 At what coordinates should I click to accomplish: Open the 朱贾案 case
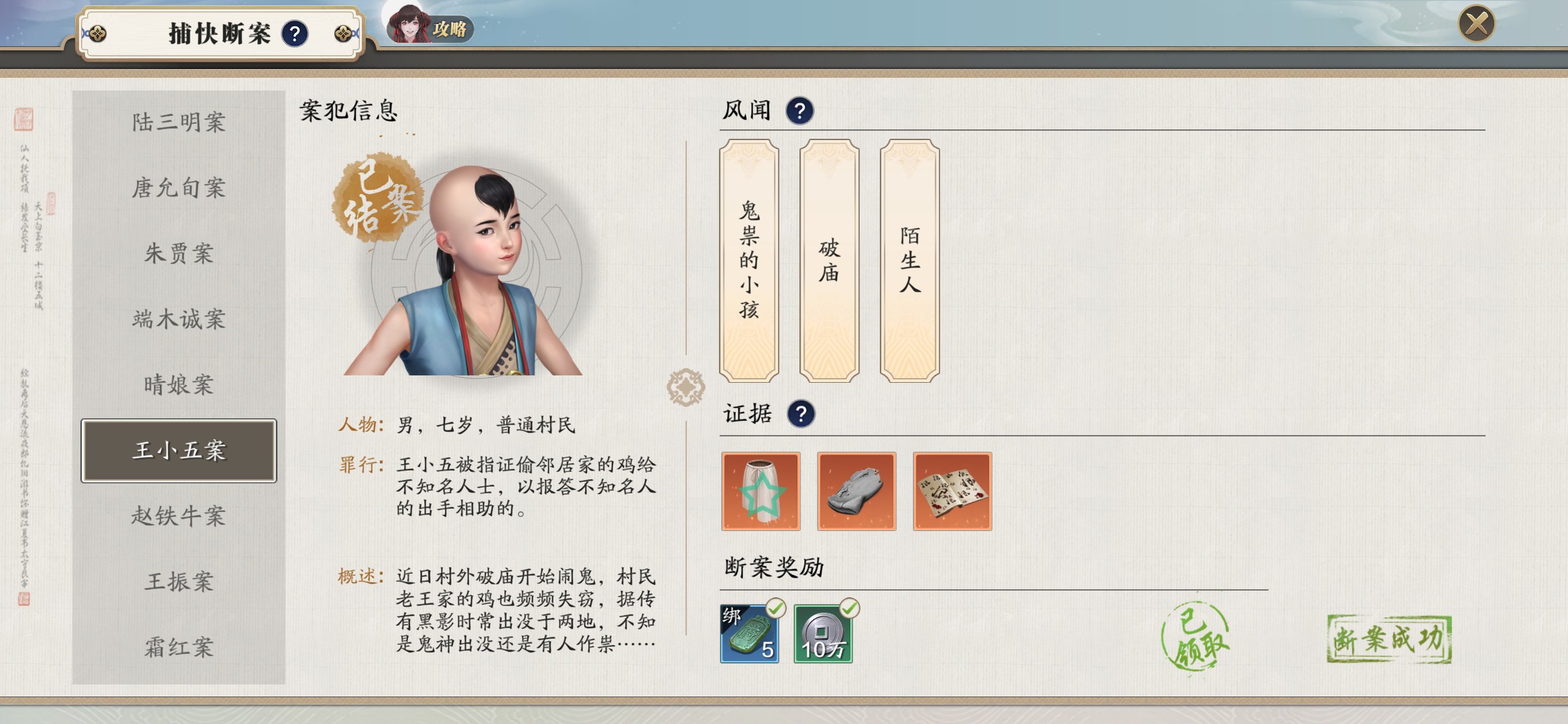pos(178,253)
